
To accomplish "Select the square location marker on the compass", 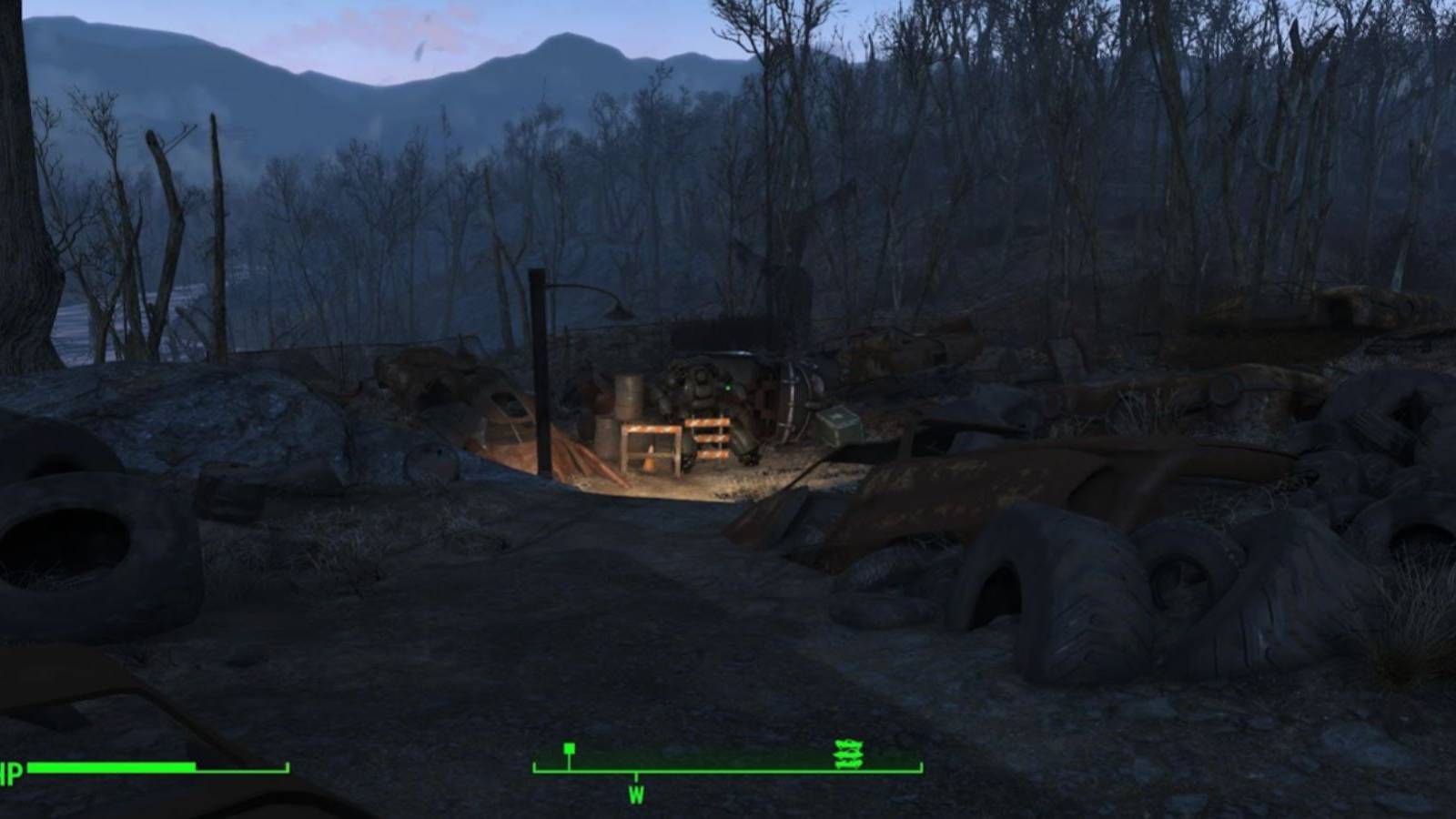I will click(569, 747).
